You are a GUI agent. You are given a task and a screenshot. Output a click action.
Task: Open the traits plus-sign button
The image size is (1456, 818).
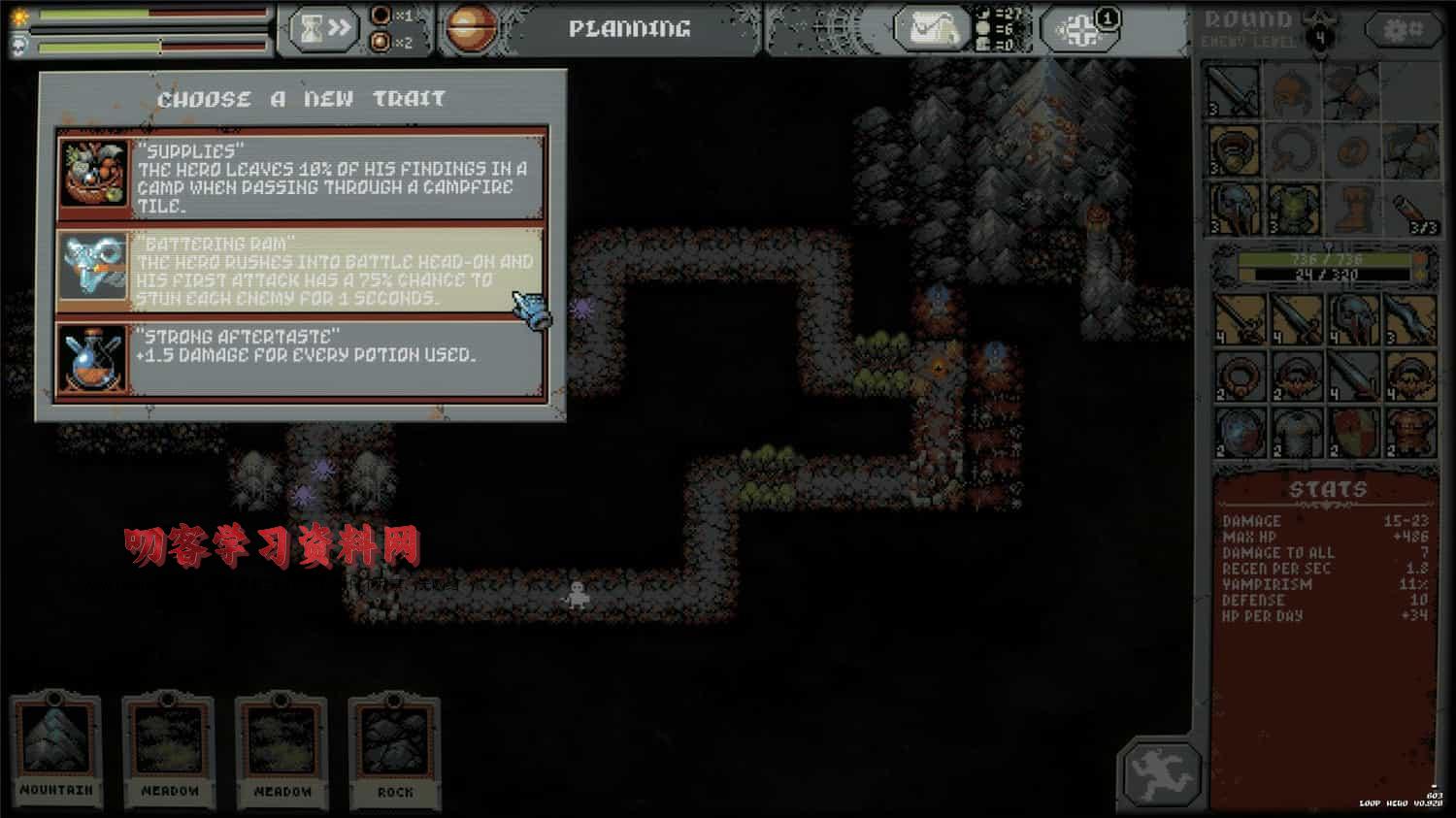[1082, 29]
